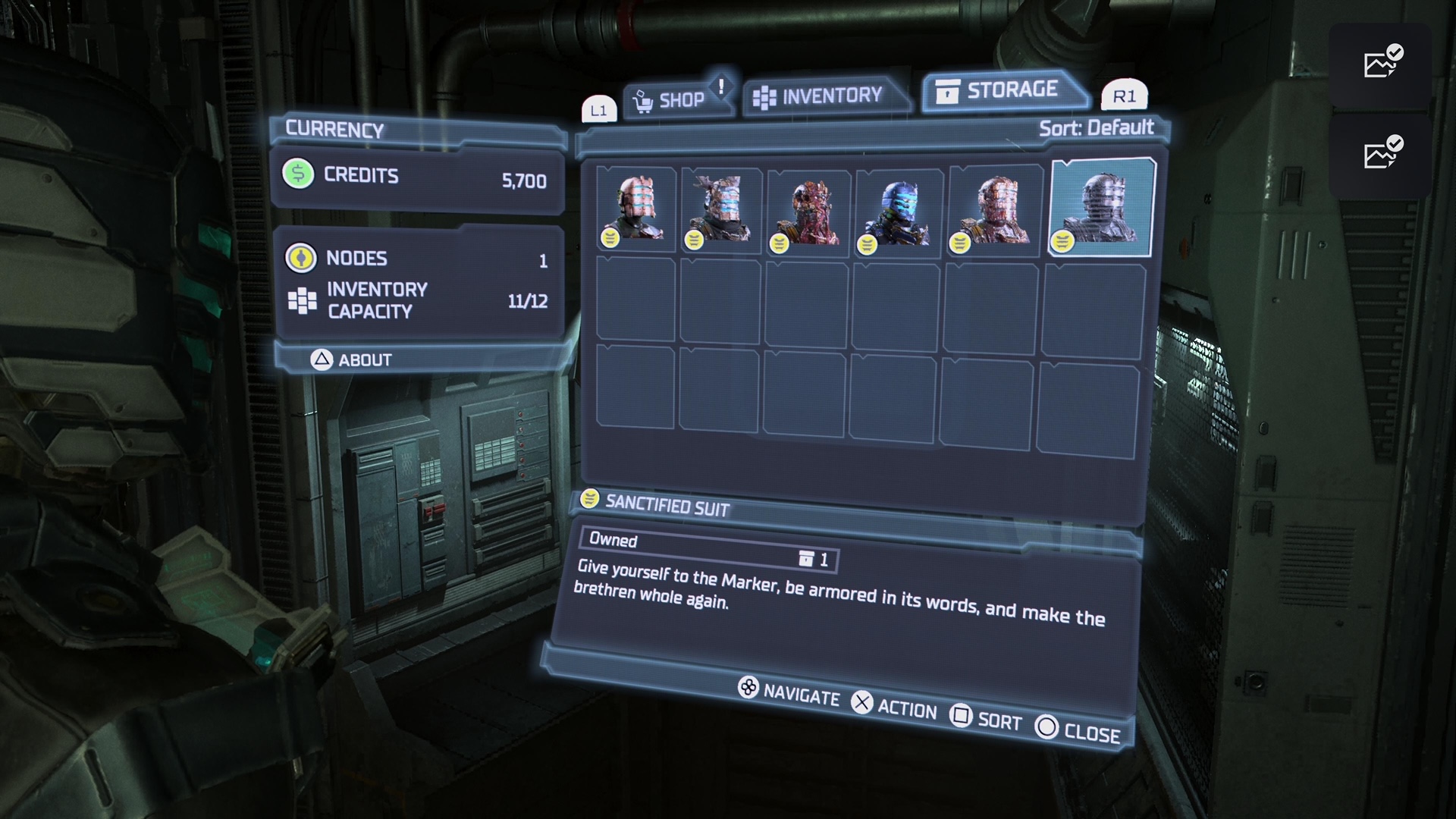Viewport: 1456px width, 819px height.
Task: Switch to the Shop tab
Action: 671,100
